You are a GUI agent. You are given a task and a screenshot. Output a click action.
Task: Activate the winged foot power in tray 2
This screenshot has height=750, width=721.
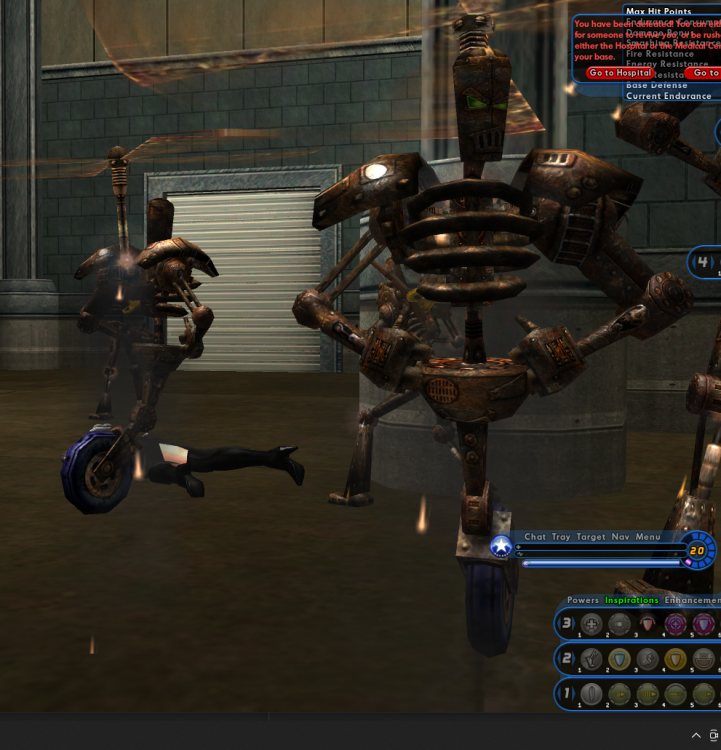click(592, 659)
